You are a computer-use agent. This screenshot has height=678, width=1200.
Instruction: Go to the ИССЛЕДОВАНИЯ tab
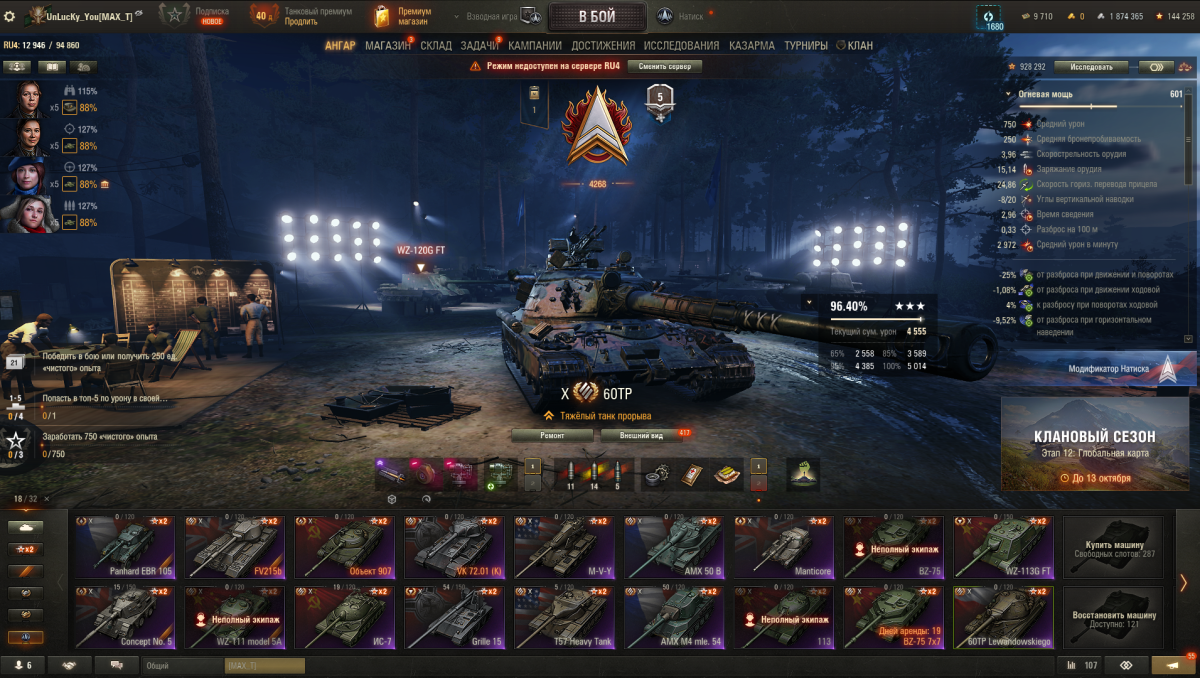(x=681, y=46)
